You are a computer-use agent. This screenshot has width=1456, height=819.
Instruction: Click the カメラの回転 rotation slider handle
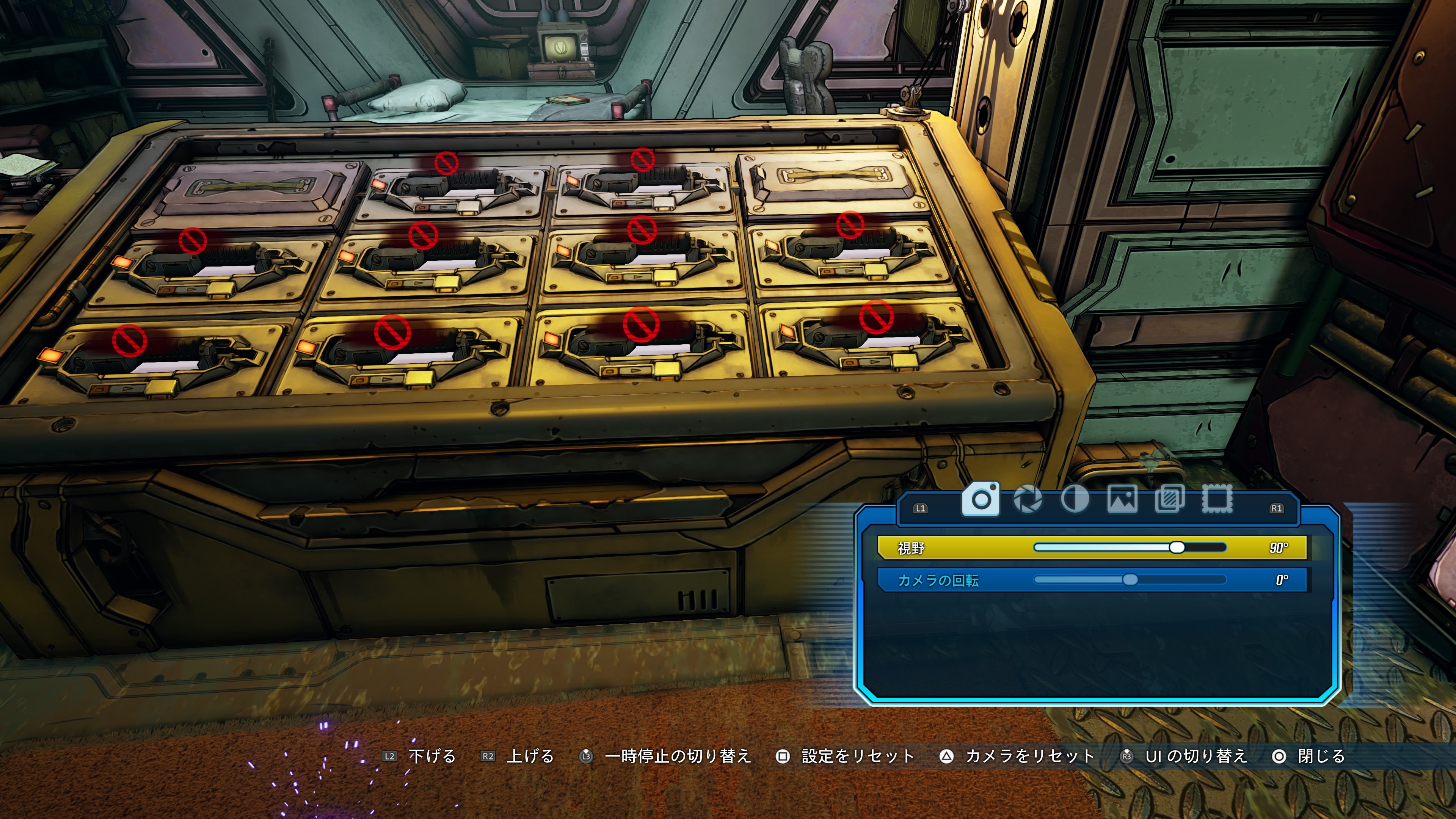coord(1130,580)
